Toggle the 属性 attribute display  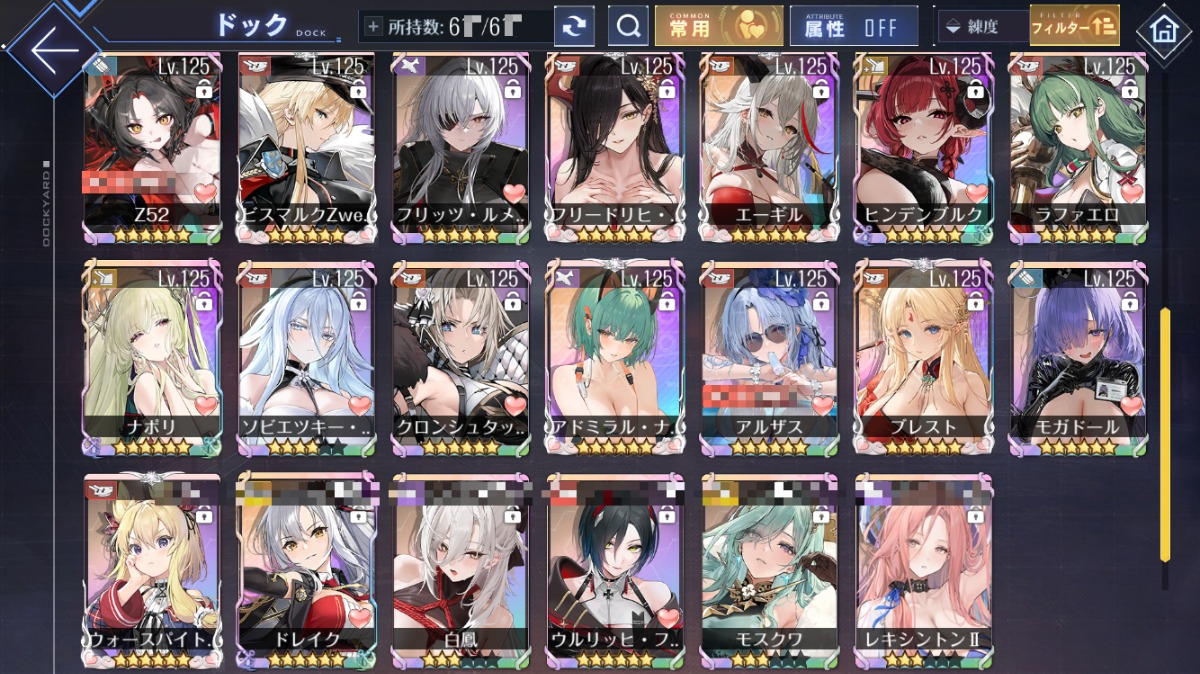(853, 27)
